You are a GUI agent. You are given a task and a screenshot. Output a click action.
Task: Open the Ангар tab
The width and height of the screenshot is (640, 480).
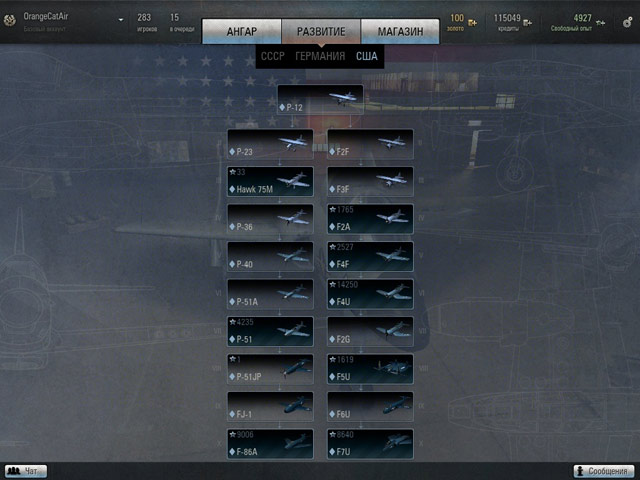pos(241,32)
